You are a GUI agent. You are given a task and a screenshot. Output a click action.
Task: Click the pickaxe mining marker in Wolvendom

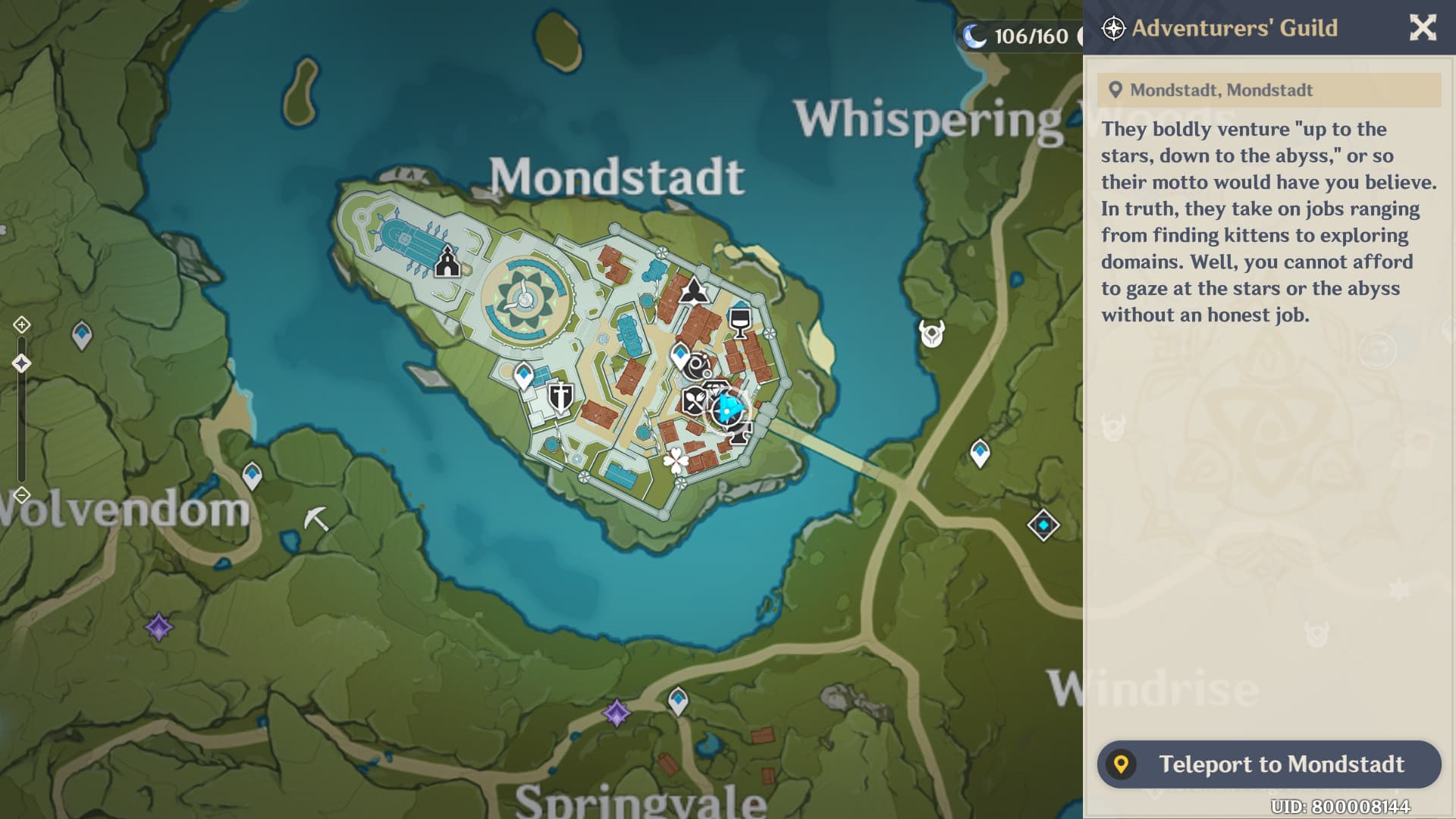[x=318, y=516]
